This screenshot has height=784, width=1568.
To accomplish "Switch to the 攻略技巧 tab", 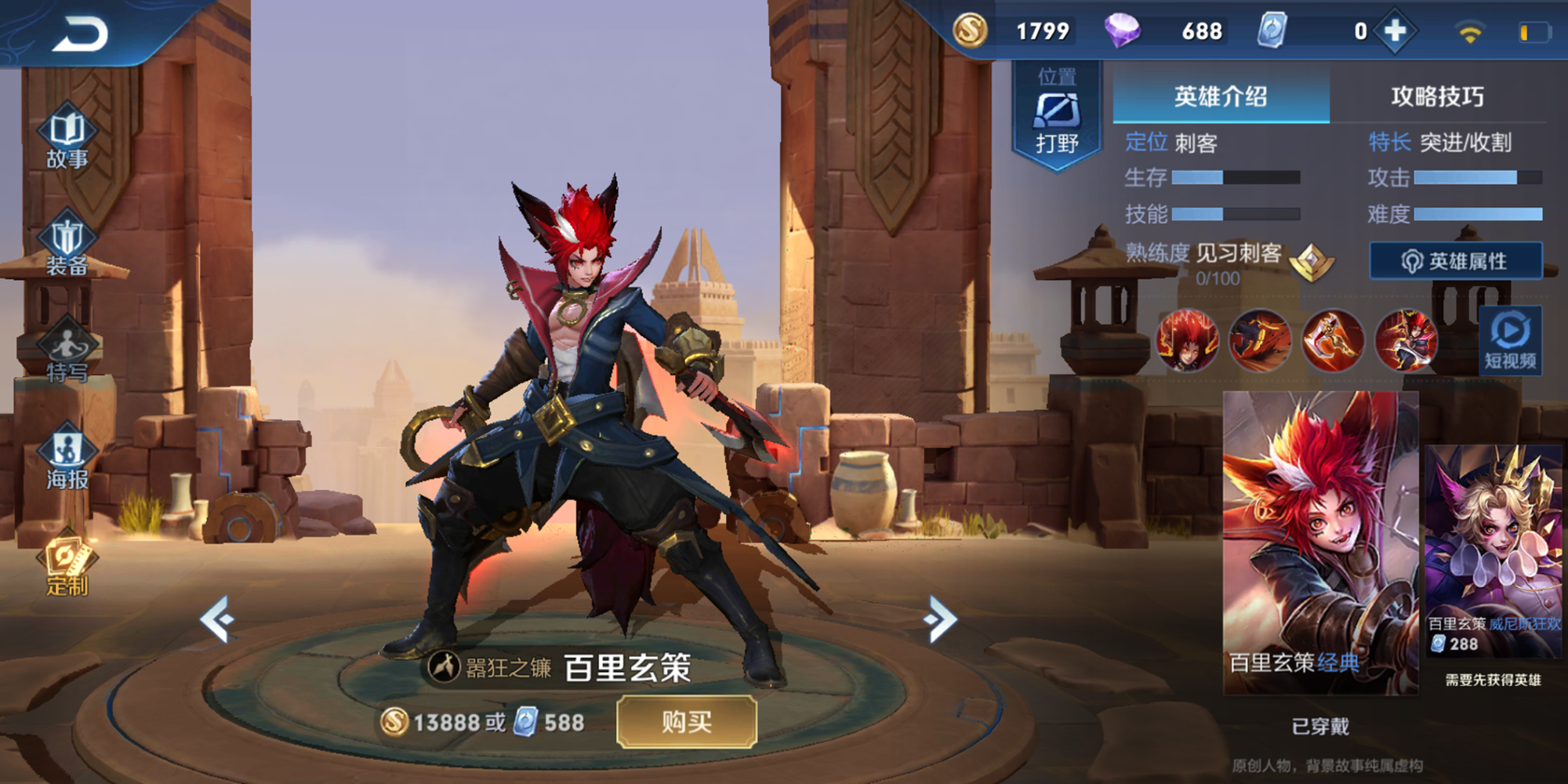I will pyautogui.click(x=1437, y=96).
